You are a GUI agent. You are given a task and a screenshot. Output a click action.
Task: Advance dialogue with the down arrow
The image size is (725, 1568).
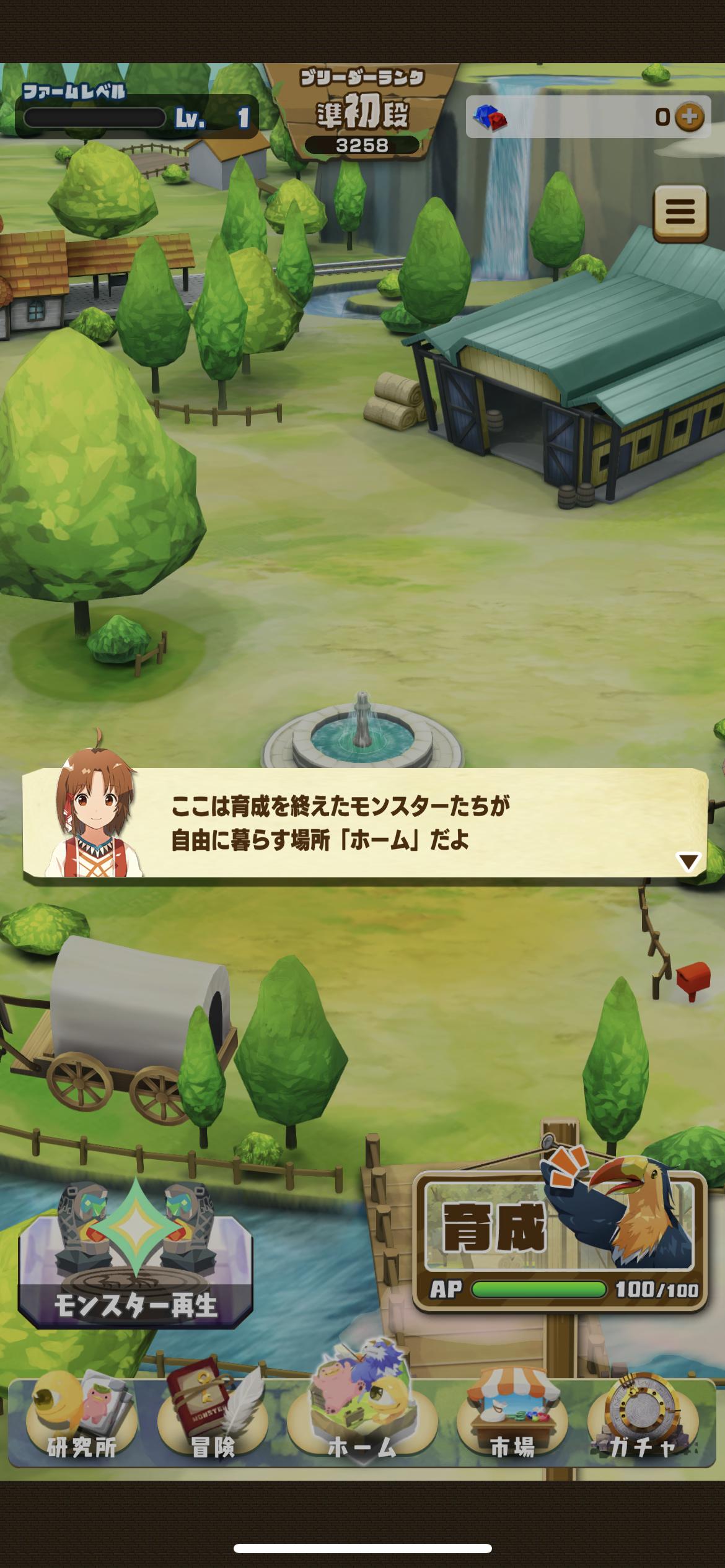pyautogui.click(x=688, y=861)
